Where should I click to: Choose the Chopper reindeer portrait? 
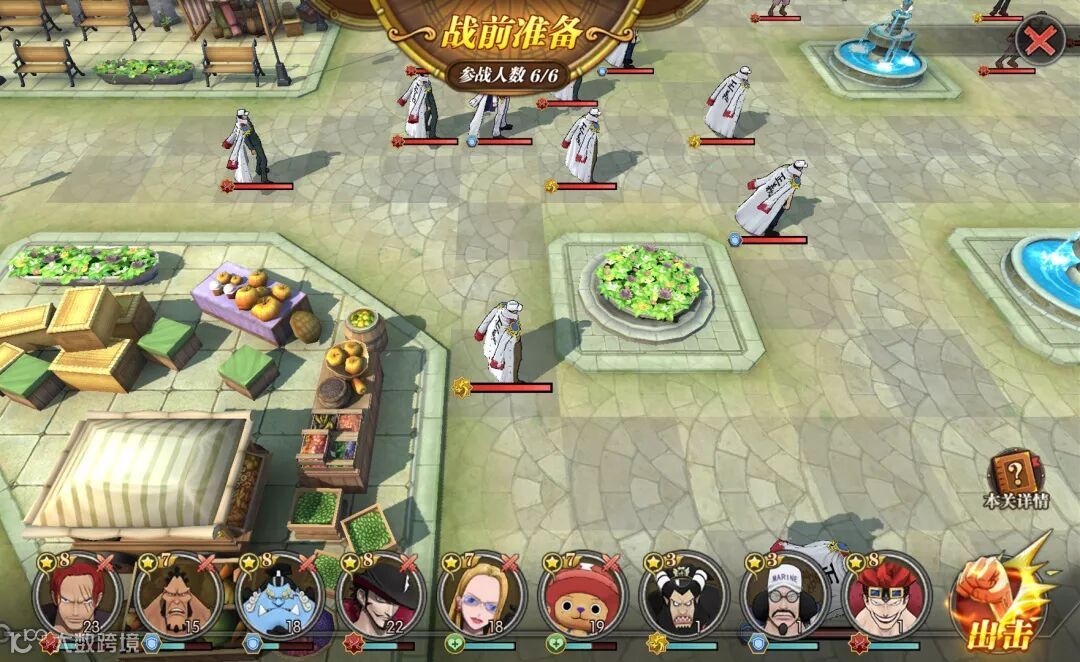(583, 597)
